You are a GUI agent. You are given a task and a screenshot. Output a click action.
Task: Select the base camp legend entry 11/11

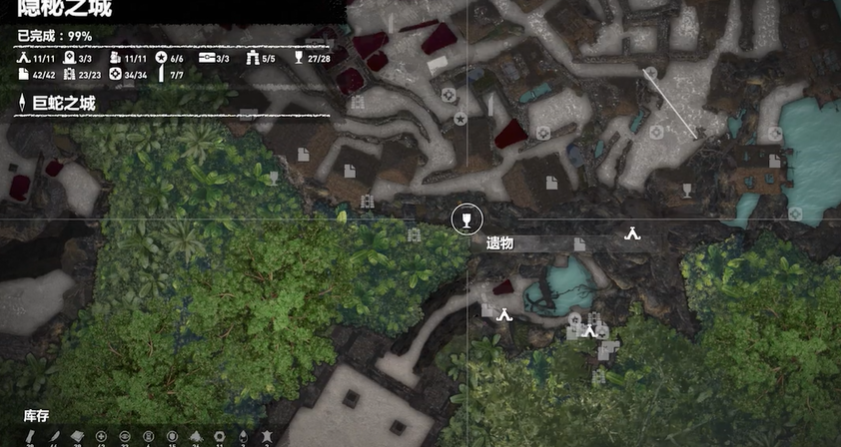34,58
